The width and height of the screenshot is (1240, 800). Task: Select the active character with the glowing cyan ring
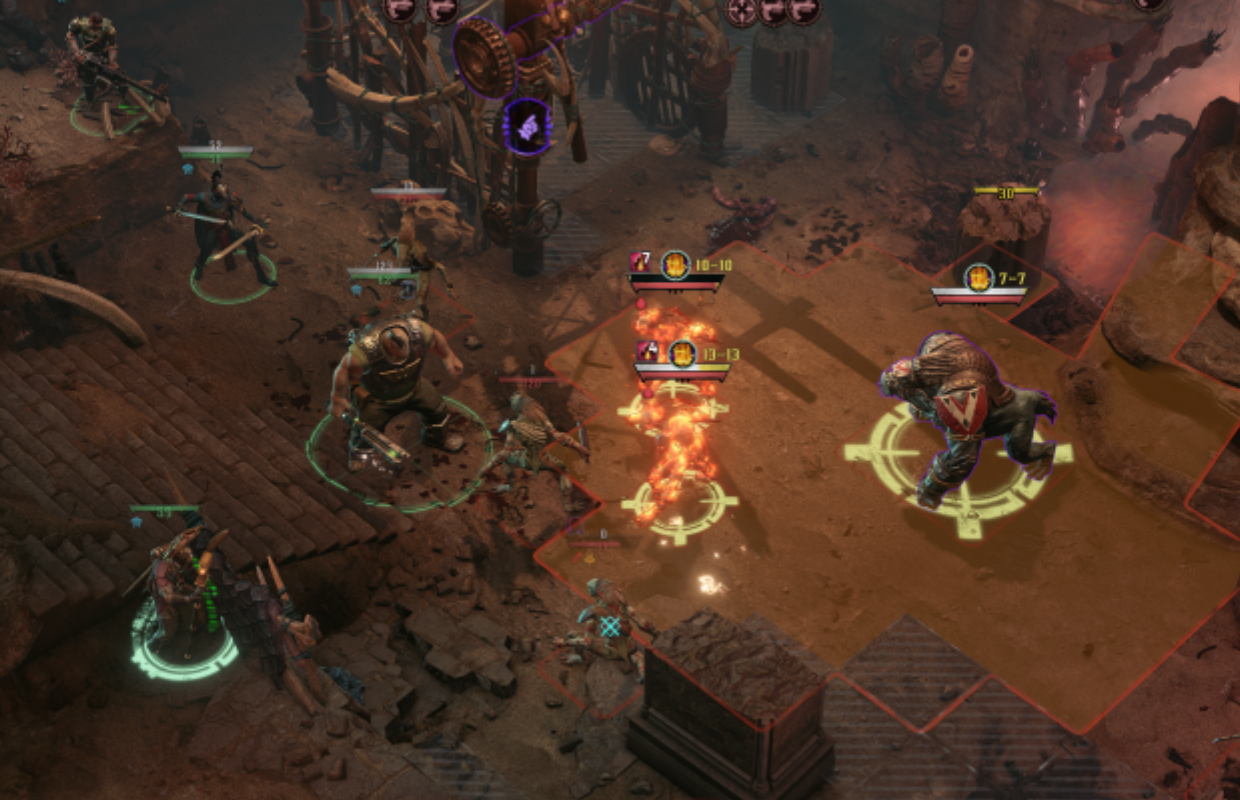pyautogui.click(x=183, y=600)
